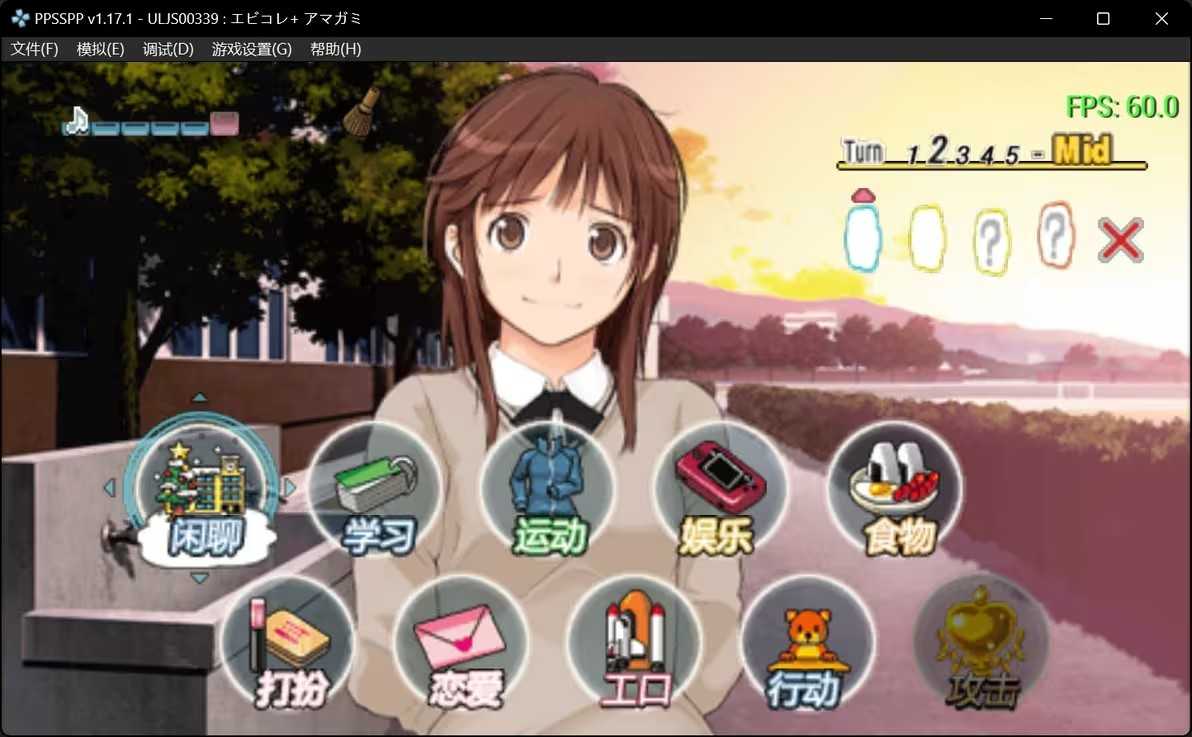The height and width of the screenshot is (737, 1192).
Task: Open the 帮助(H) help menu
Action: tap(336, 49)
